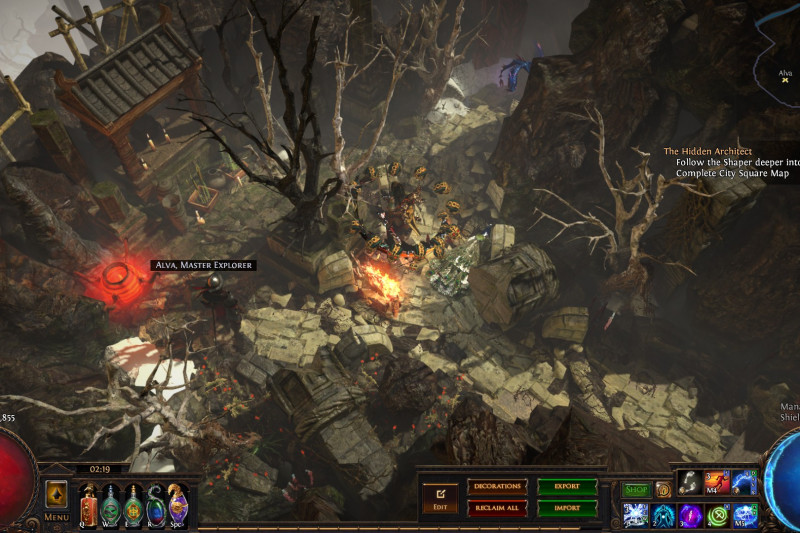Open the green Shop button
The height and width of the screenshot is (533, 800).
(x=636, y=490)
